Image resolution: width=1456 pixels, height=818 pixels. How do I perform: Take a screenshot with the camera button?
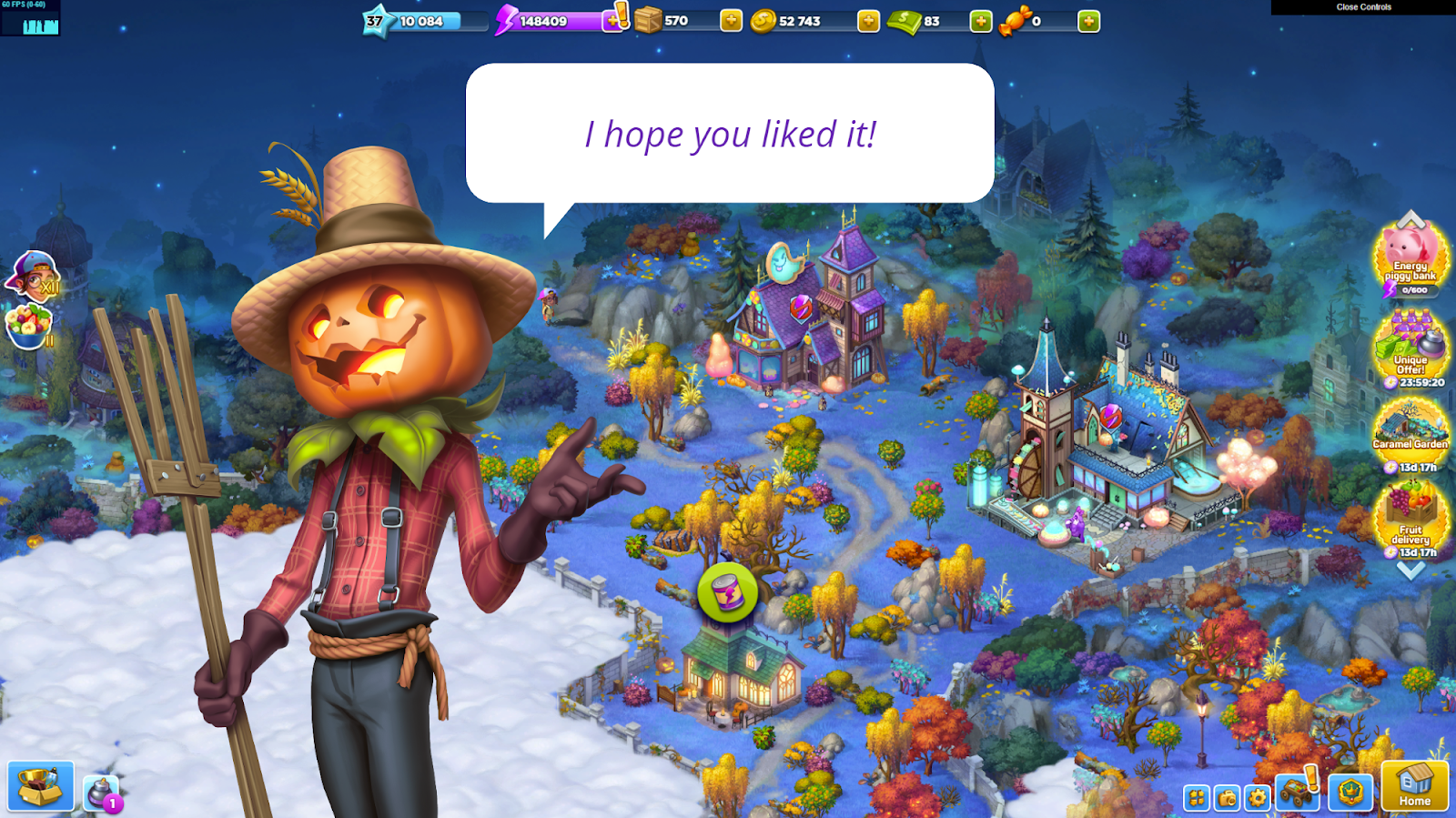1228,798
